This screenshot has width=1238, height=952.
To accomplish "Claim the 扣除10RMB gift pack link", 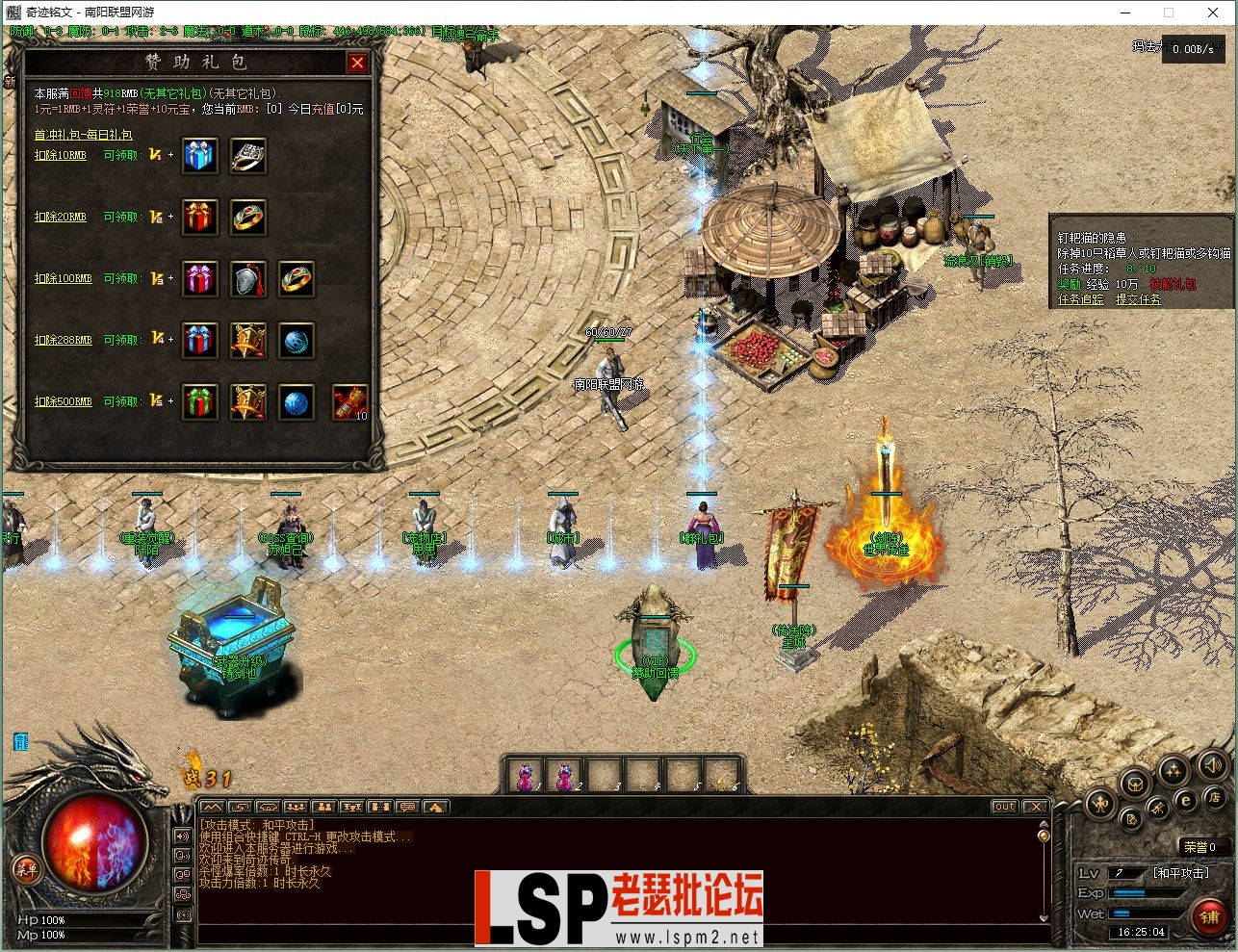I will (x=61, y=155).
